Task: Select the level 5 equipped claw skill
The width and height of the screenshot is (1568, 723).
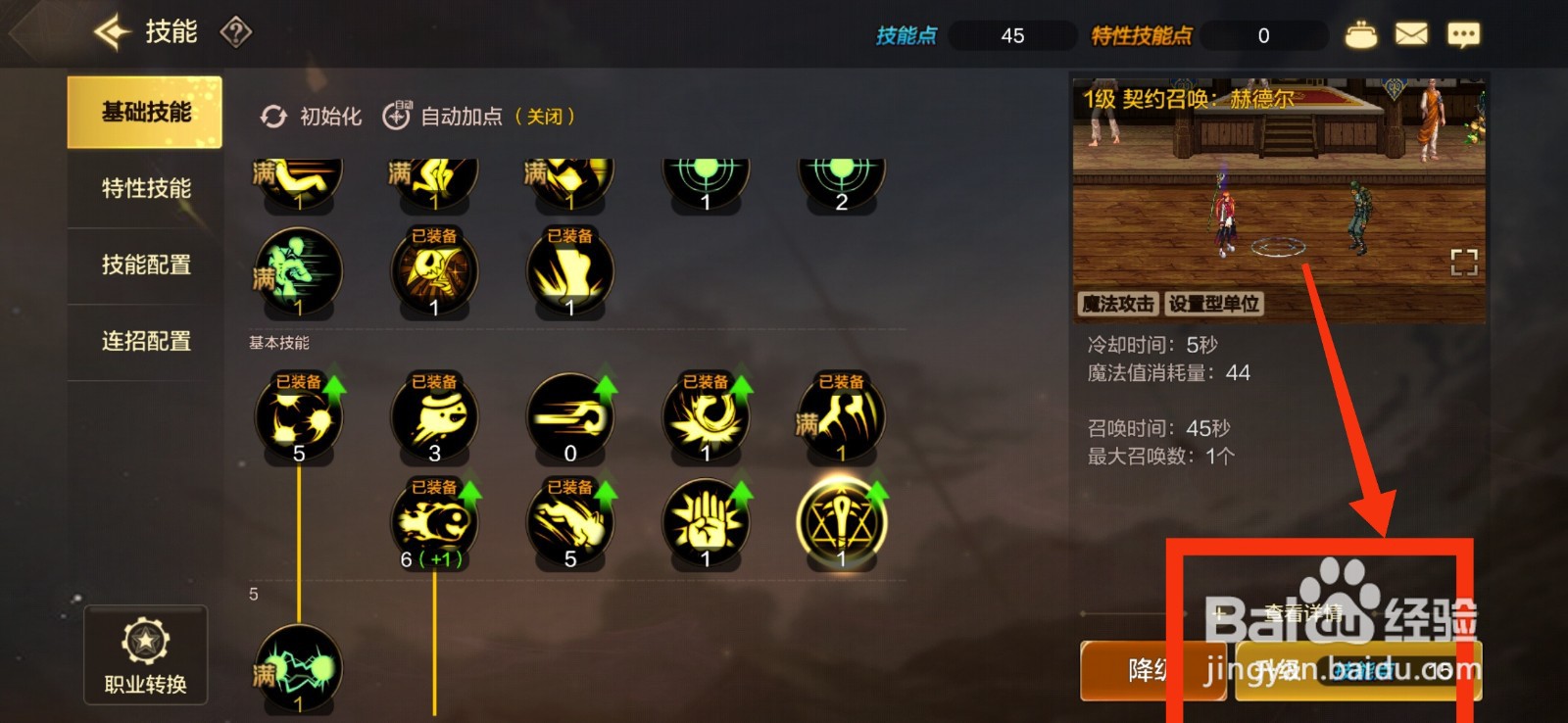Action: [x=297, y=416]
